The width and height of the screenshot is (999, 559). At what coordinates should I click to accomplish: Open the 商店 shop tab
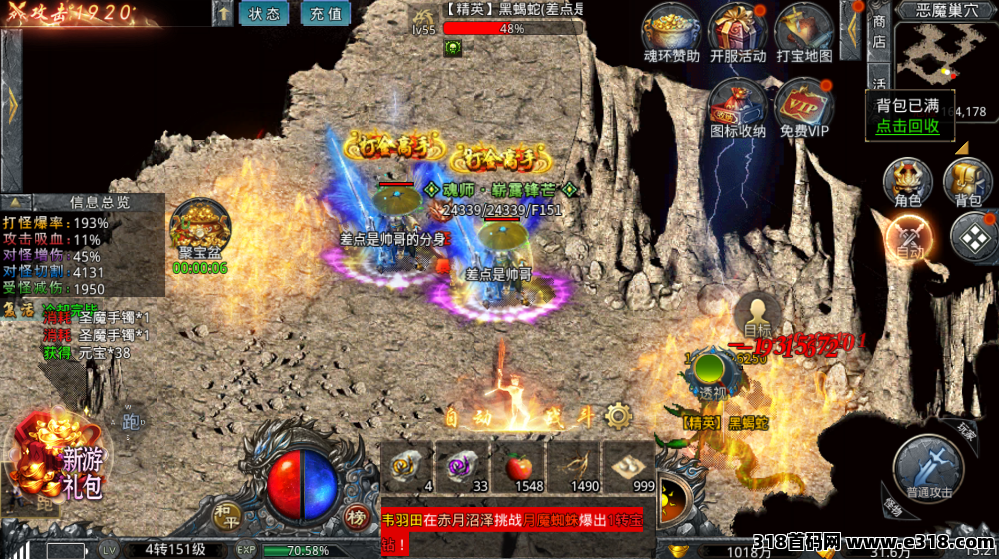click(878, 32)
